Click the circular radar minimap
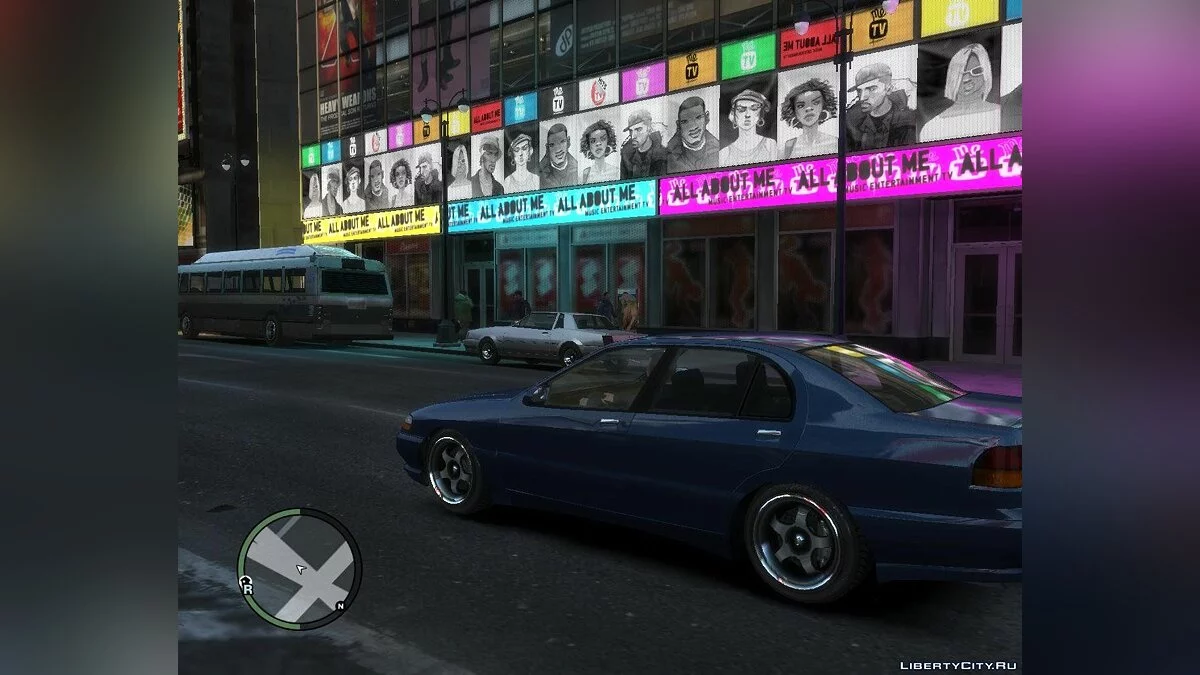This screenshot has width=1200, height=675. point(300,568)
